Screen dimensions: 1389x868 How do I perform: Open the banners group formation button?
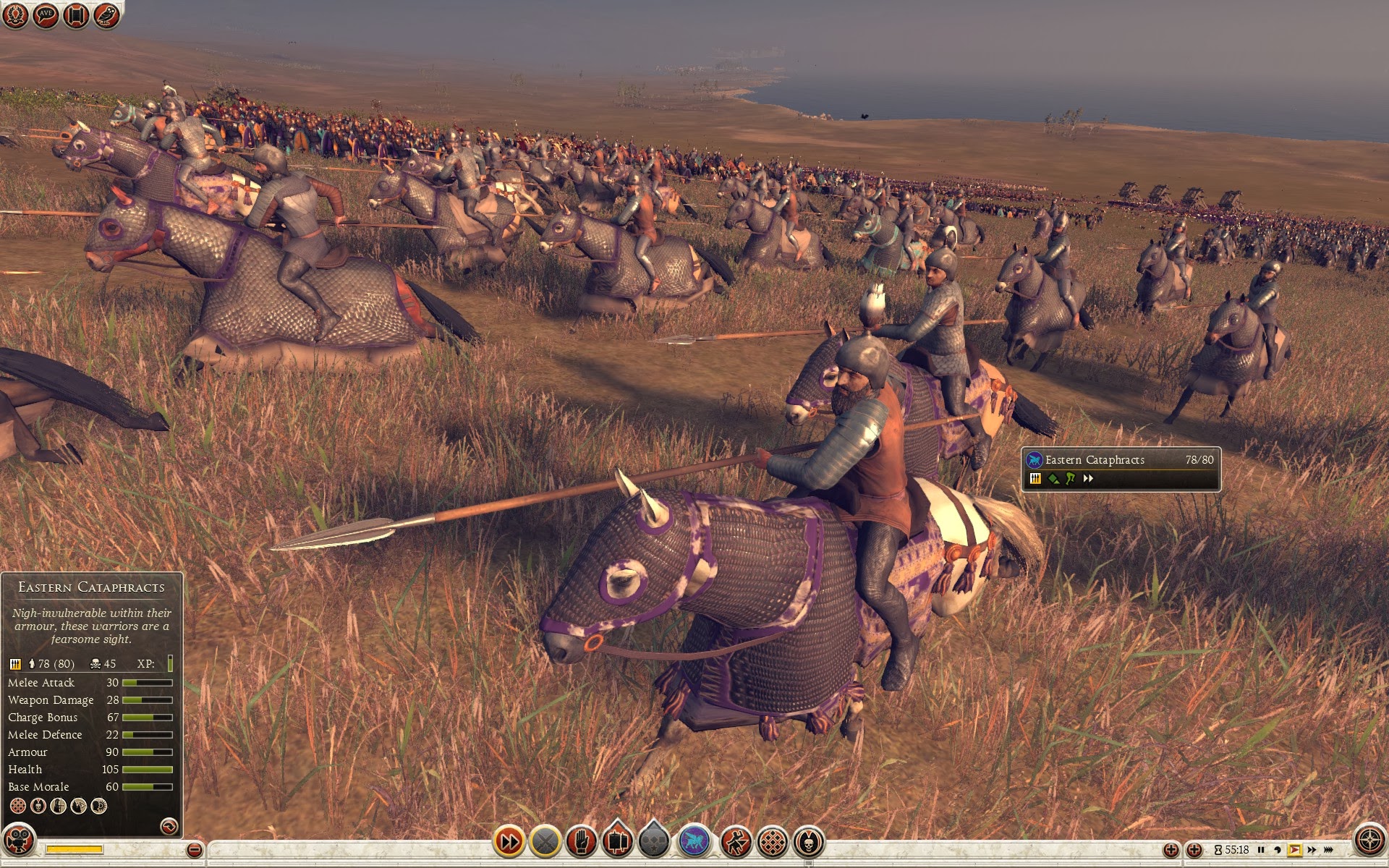pos(617,841)
